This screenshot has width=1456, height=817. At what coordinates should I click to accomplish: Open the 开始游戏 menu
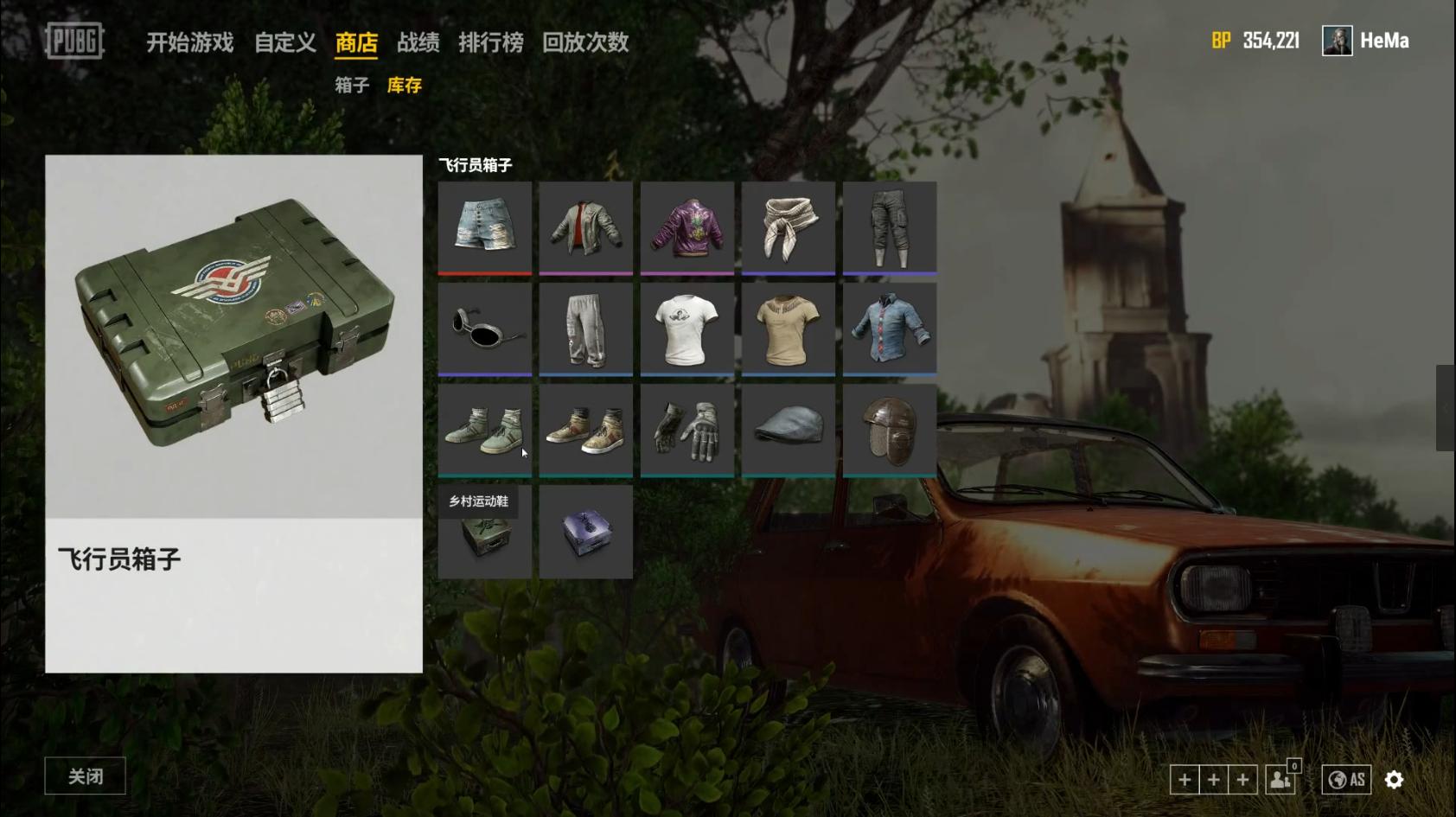click(189, 42)
